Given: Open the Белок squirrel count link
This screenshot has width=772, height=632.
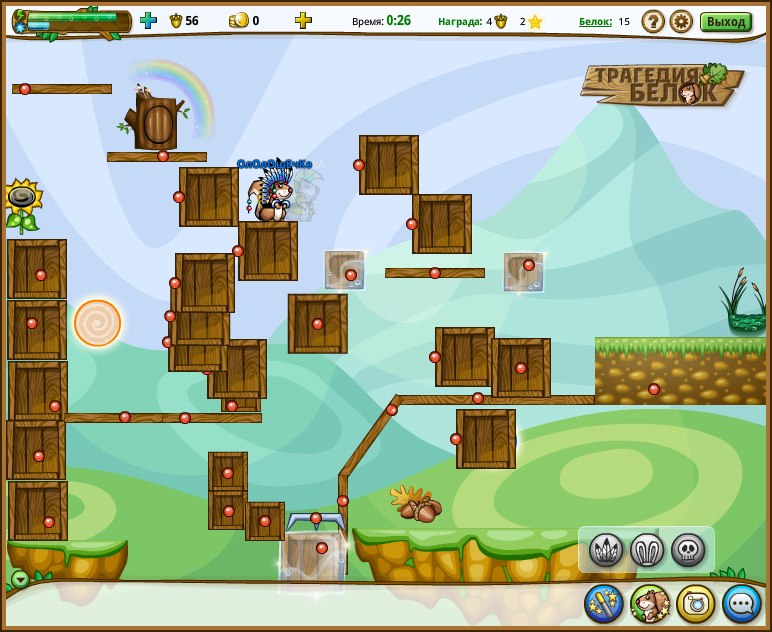Looking at the screenshot, I should point(595,21).
